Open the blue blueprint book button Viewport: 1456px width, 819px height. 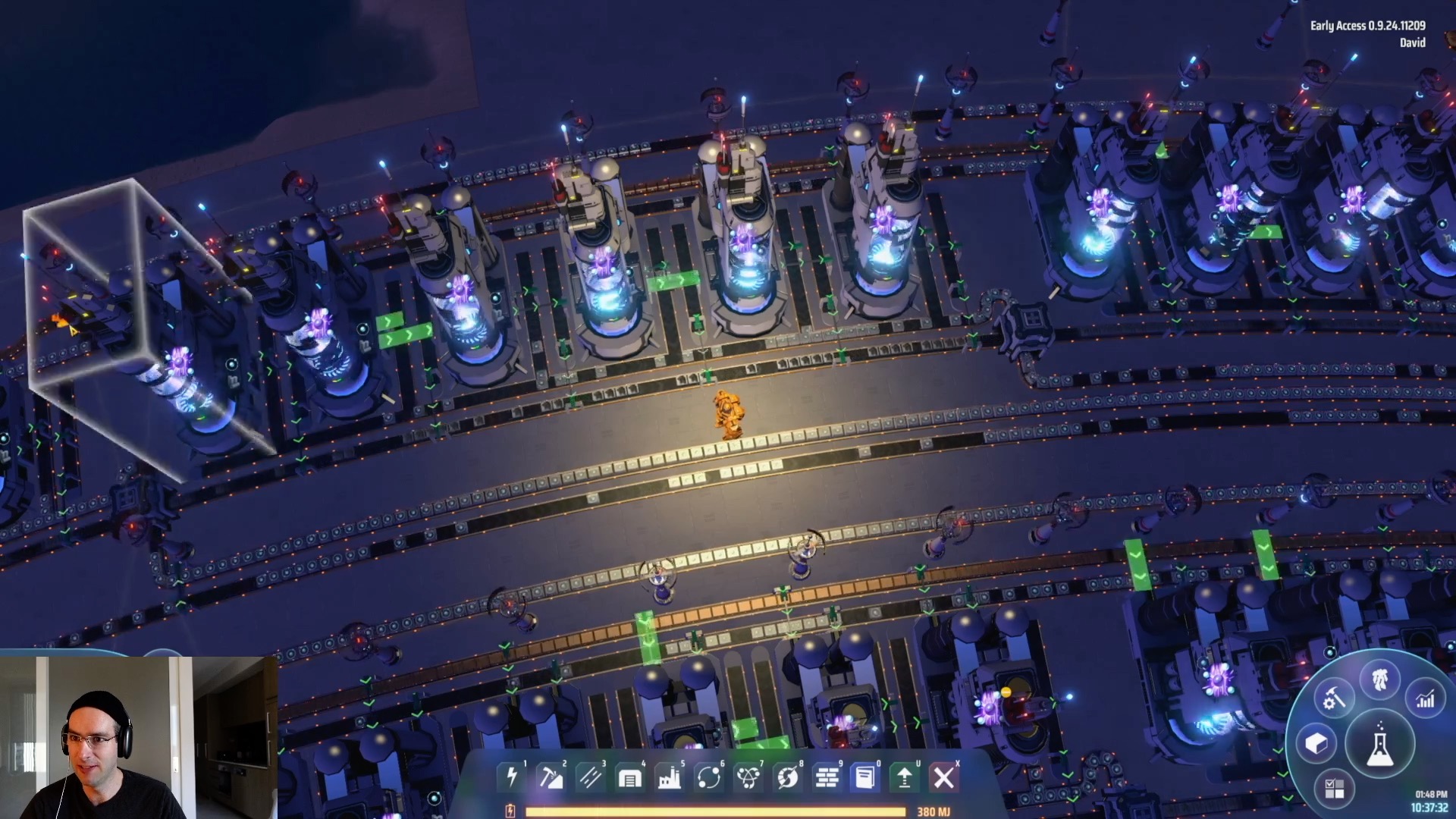coord(864,777)
